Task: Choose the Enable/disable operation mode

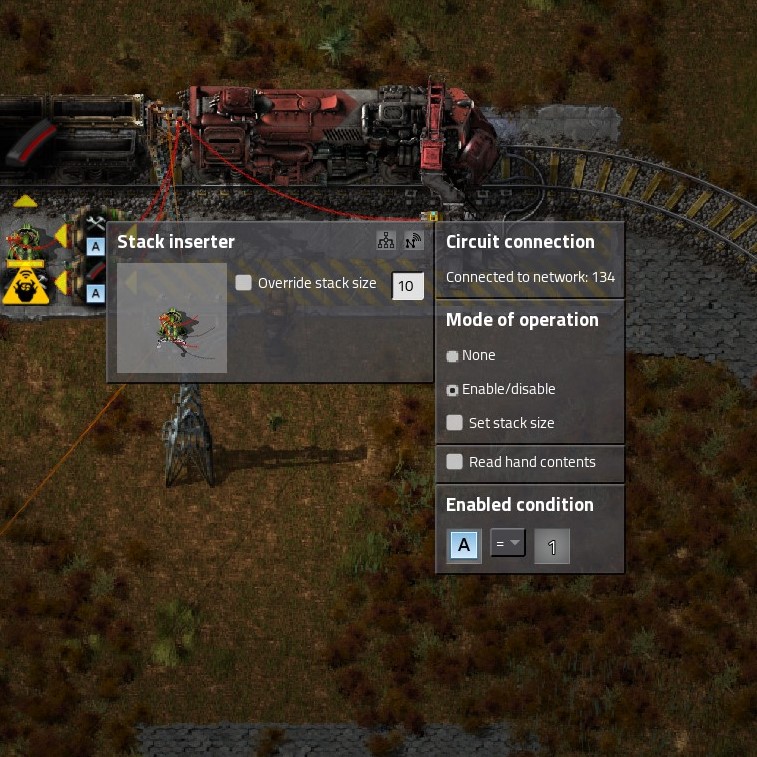Action: click(x=453, y=390)
